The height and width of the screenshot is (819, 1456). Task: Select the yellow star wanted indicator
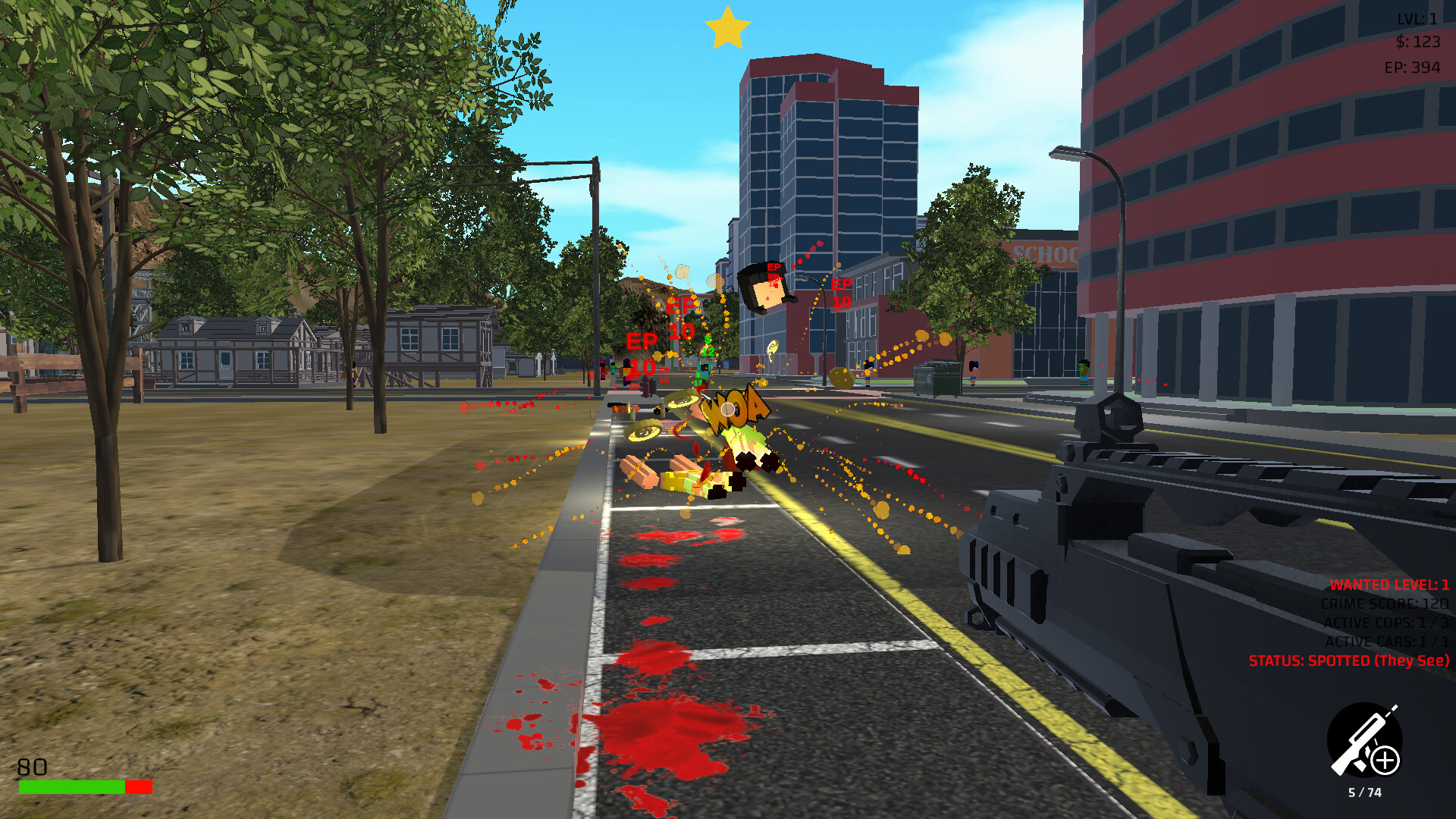coord(727,28)
